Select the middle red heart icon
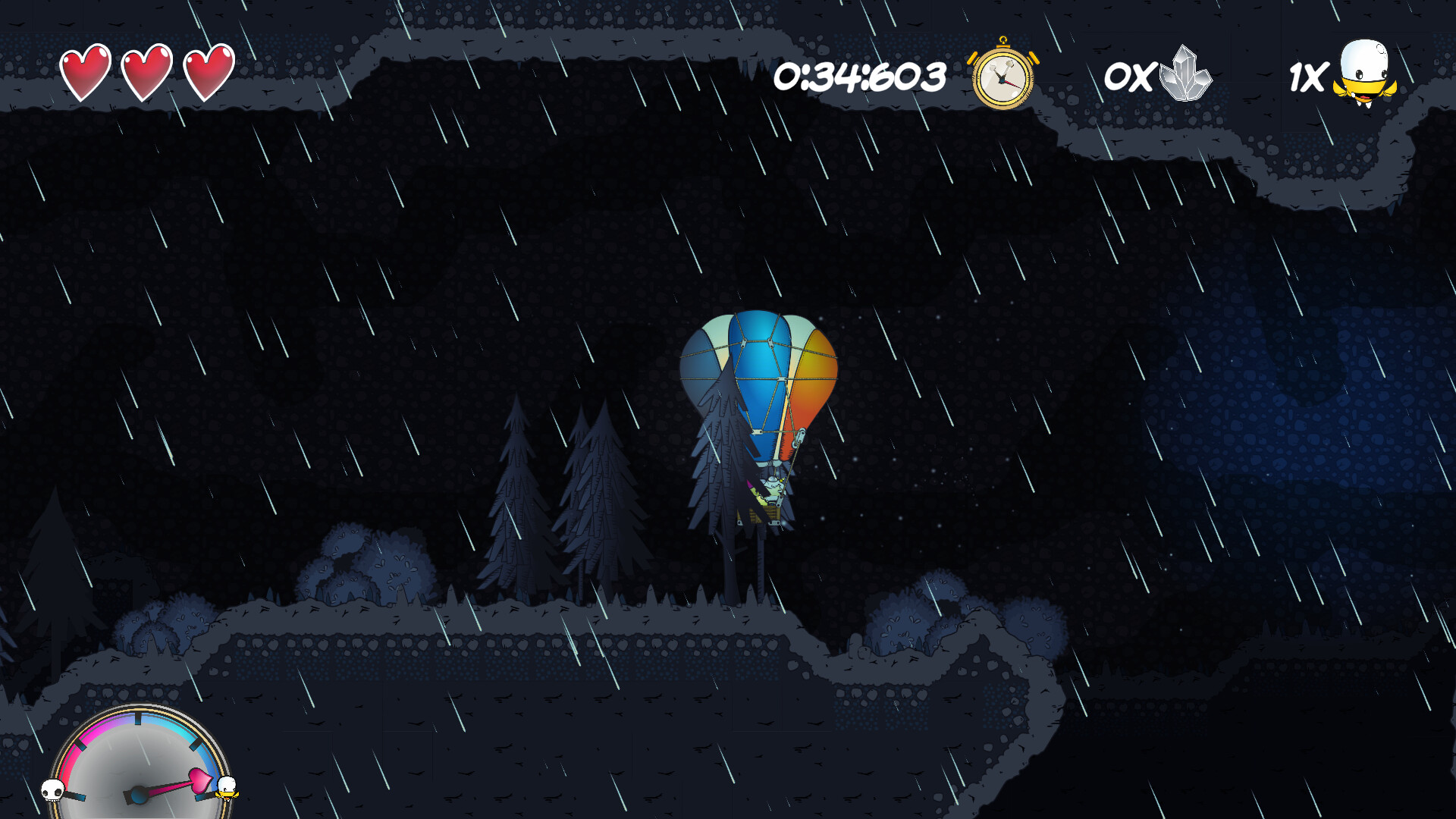This screenshot has width=1456, height=819. tap(149, 72)
